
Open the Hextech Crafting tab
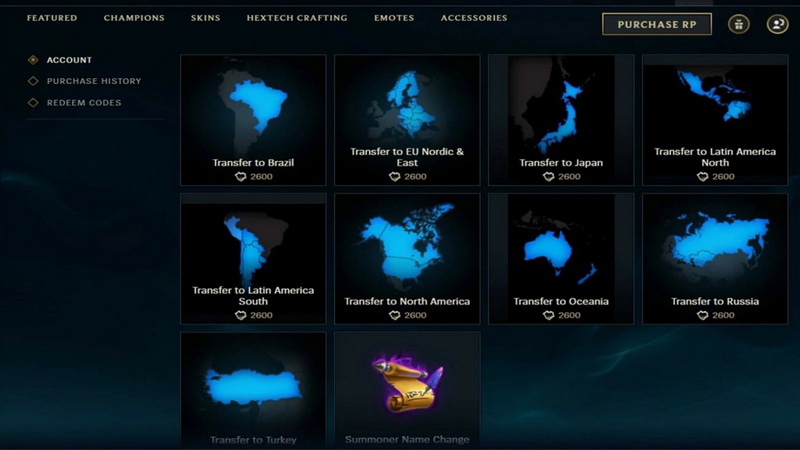click(297, 18)
